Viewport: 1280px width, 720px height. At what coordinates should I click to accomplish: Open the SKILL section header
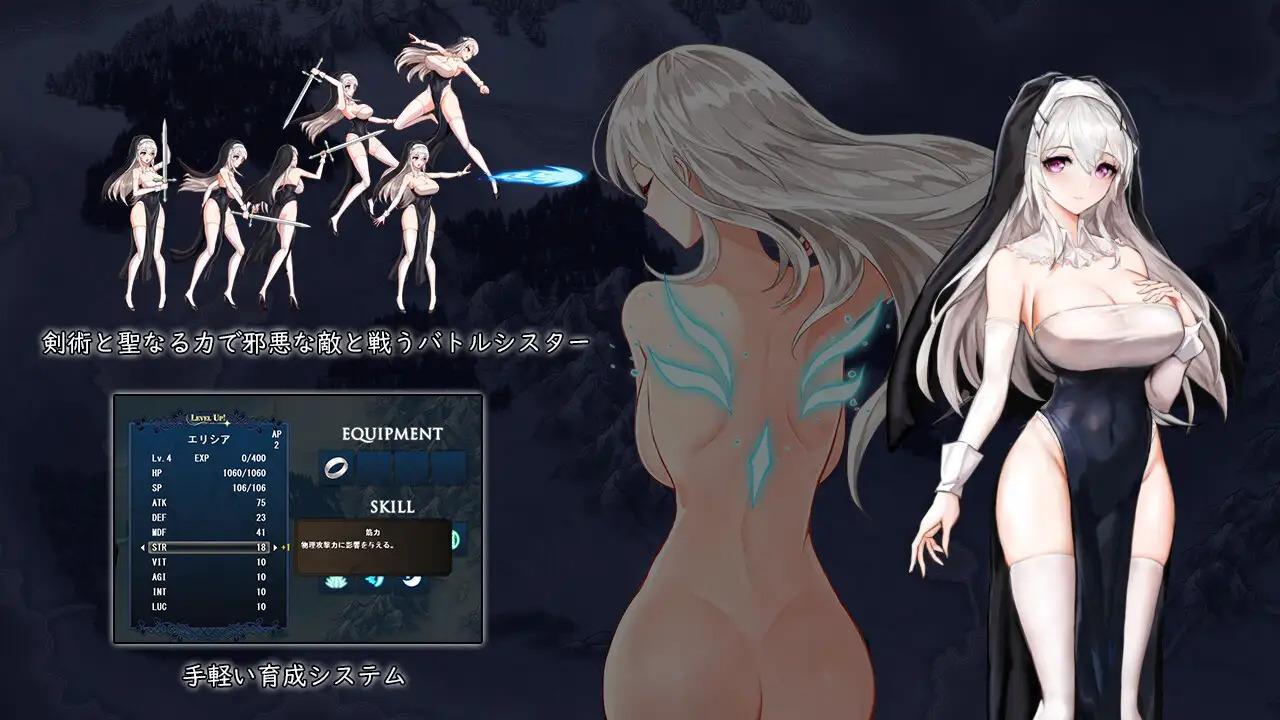391,505
